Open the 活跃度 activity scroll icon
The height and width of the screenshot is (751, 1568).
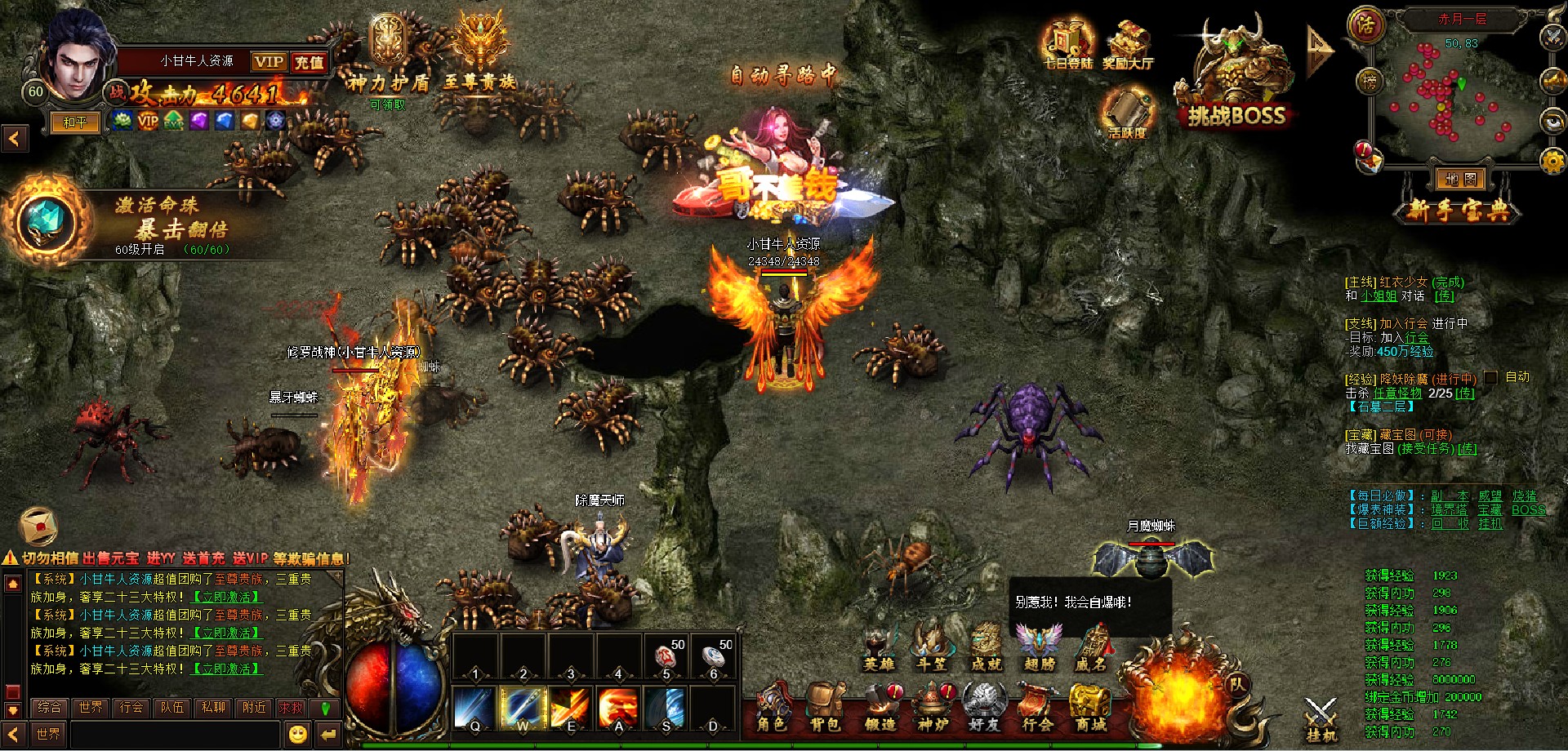point(1127,113)
